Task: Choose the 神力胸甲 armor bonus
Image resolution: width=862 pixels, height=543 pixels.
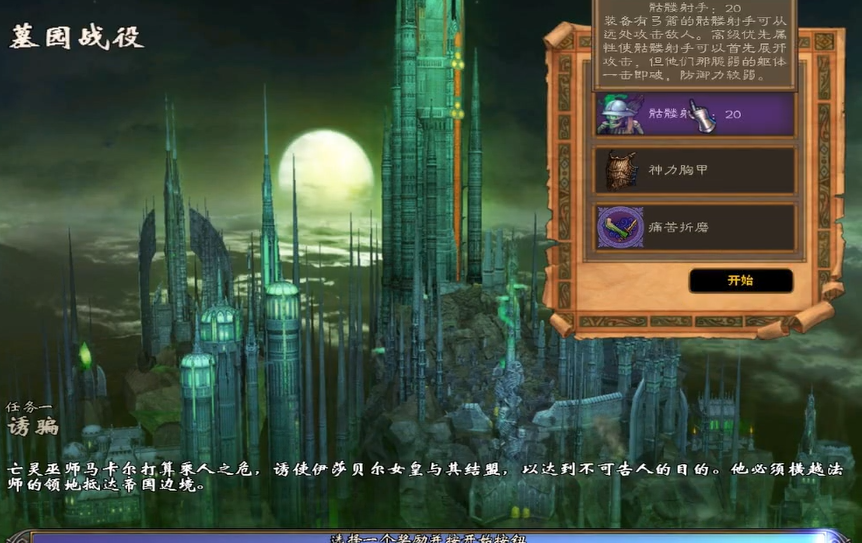Action: [695, 171]
